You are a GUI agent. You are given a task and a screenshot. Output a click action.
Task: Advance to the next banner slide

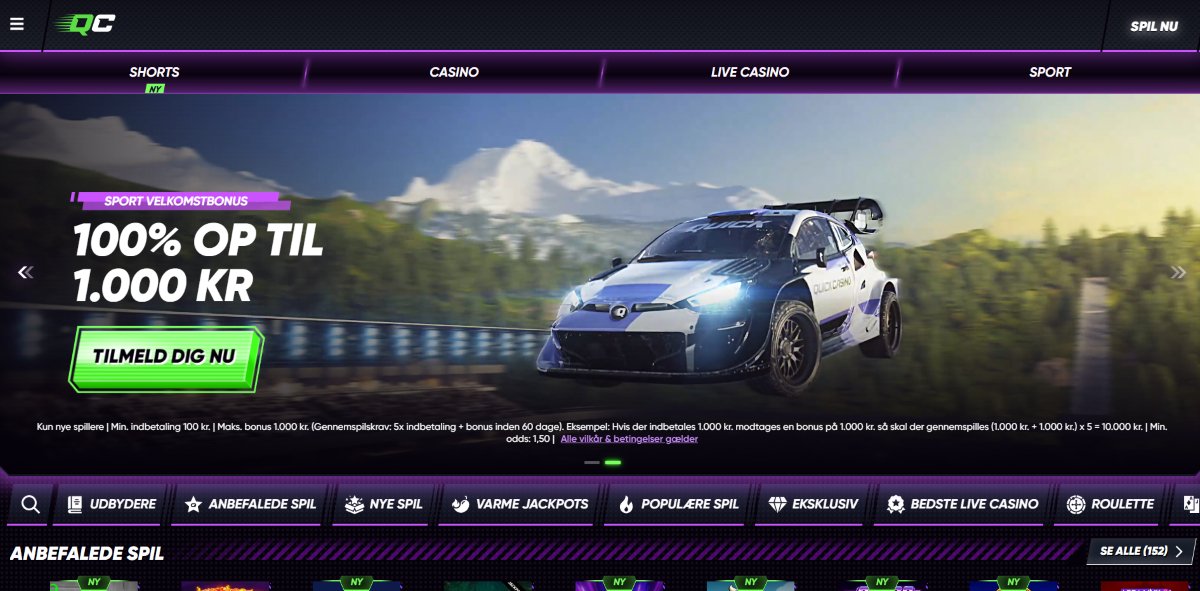click(x=1178, y=272)
